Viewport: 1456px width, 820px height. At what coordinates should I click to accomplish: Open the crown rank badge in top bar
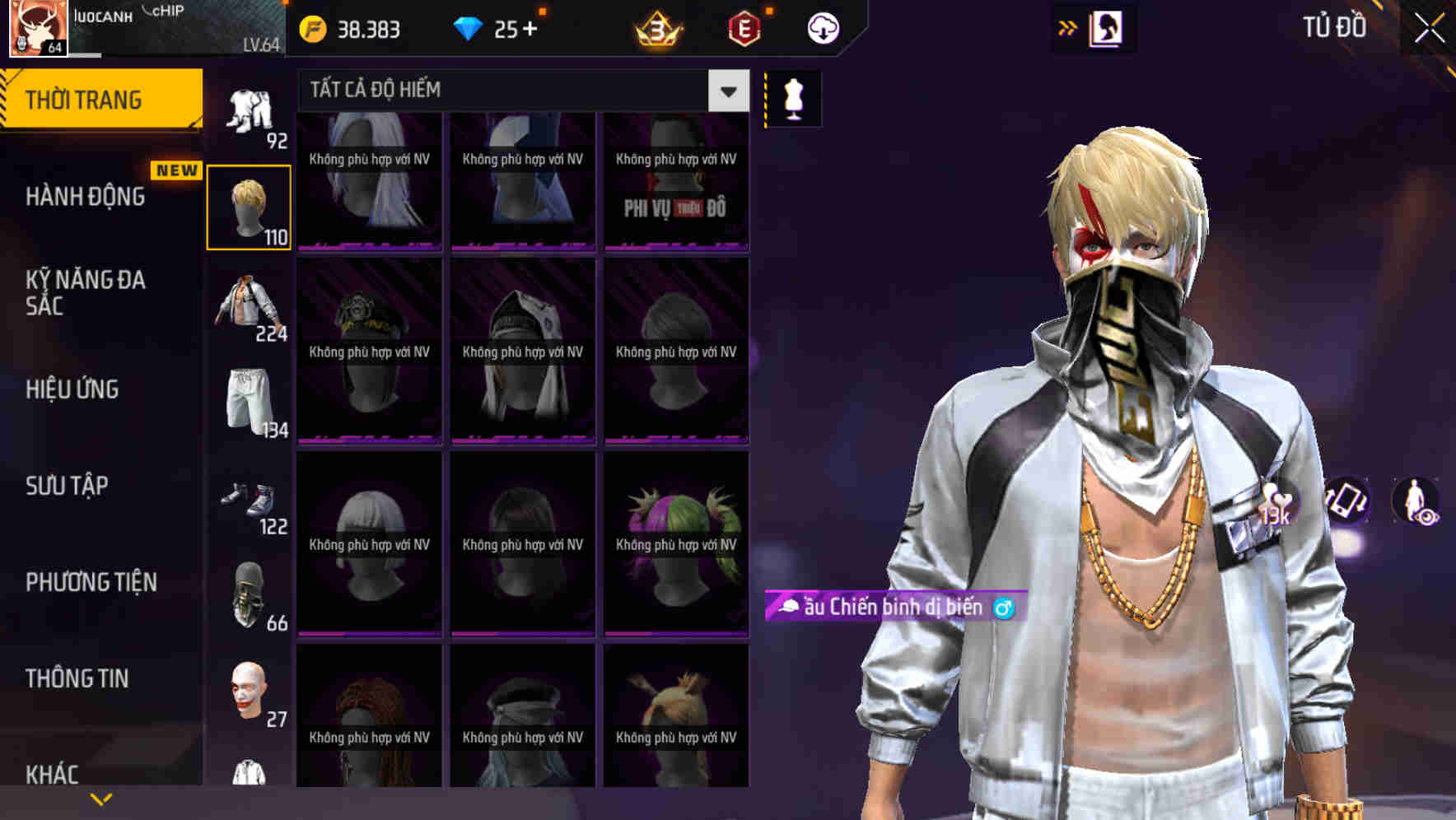pyautogui.click(x=655, y=30)
